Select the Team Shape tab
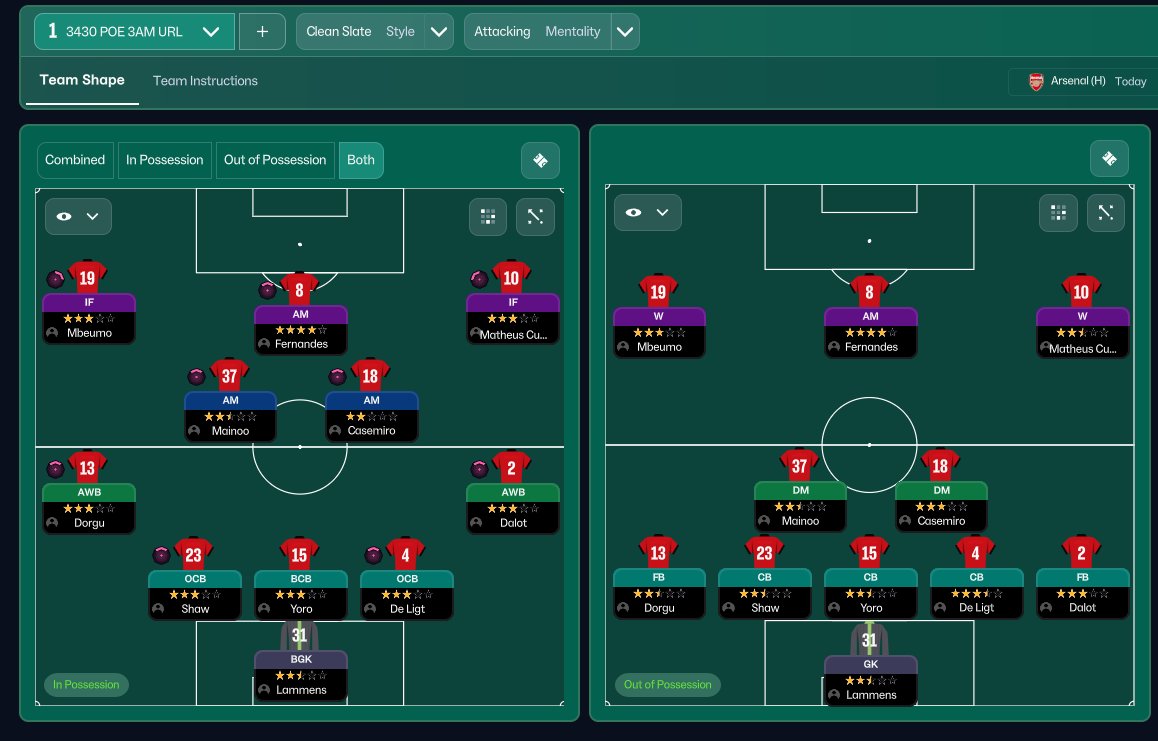1158x741 pixels. pos(82,81)
